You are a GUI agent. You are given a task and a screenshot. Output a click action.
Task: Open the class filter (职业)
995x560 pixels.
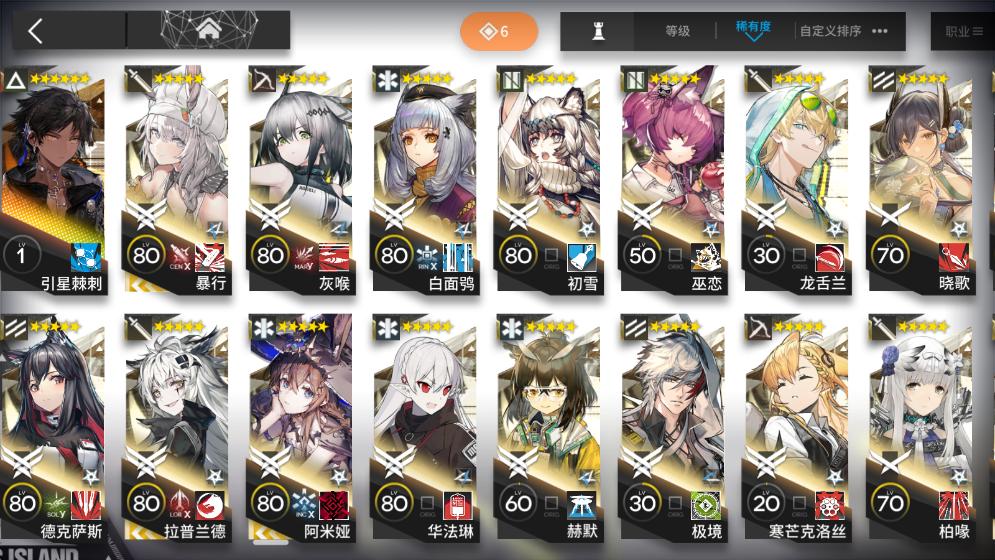pyautogui.click(x=962, y=31)
